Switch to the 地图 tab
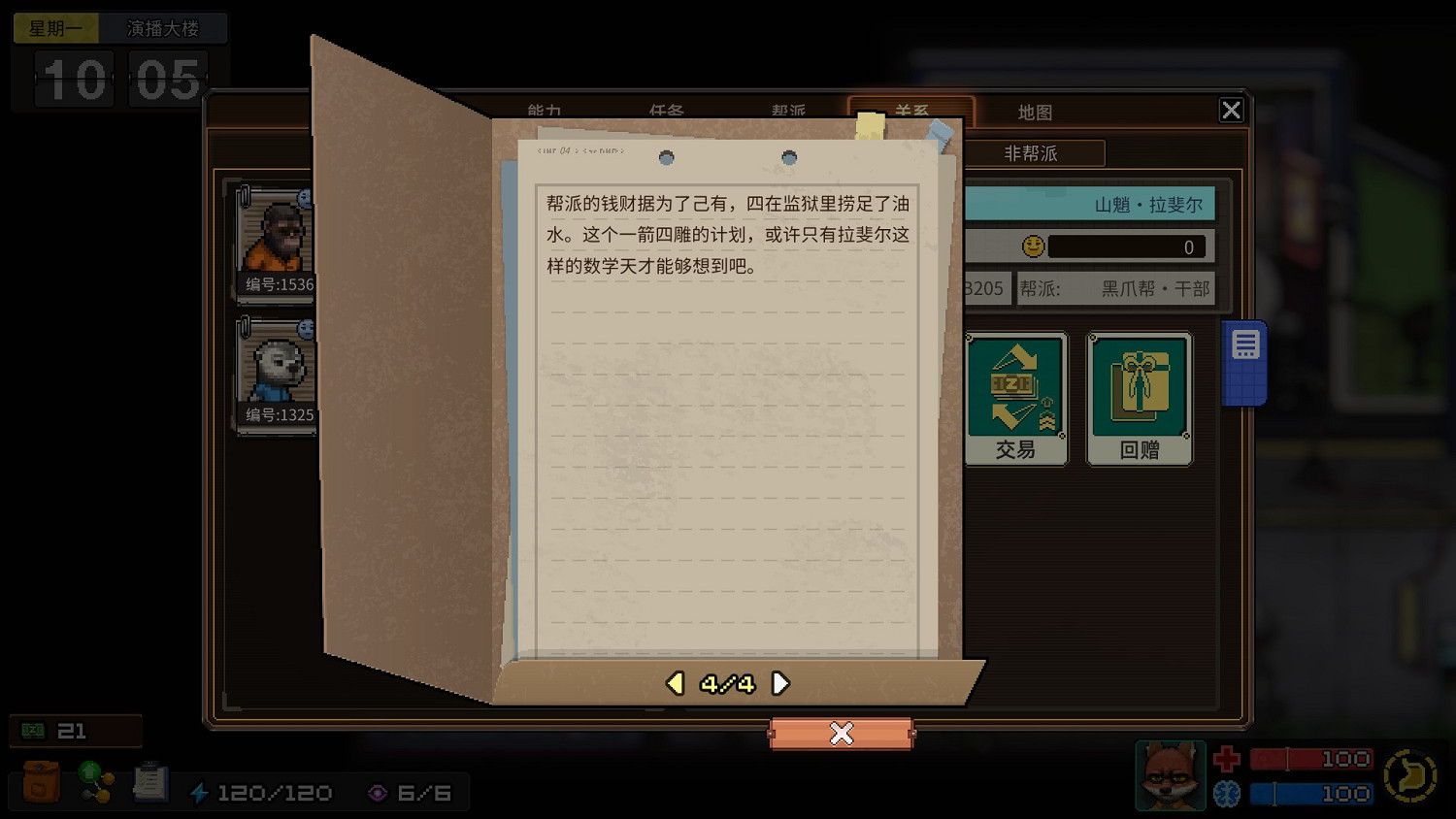 [x=1036, y=112]
